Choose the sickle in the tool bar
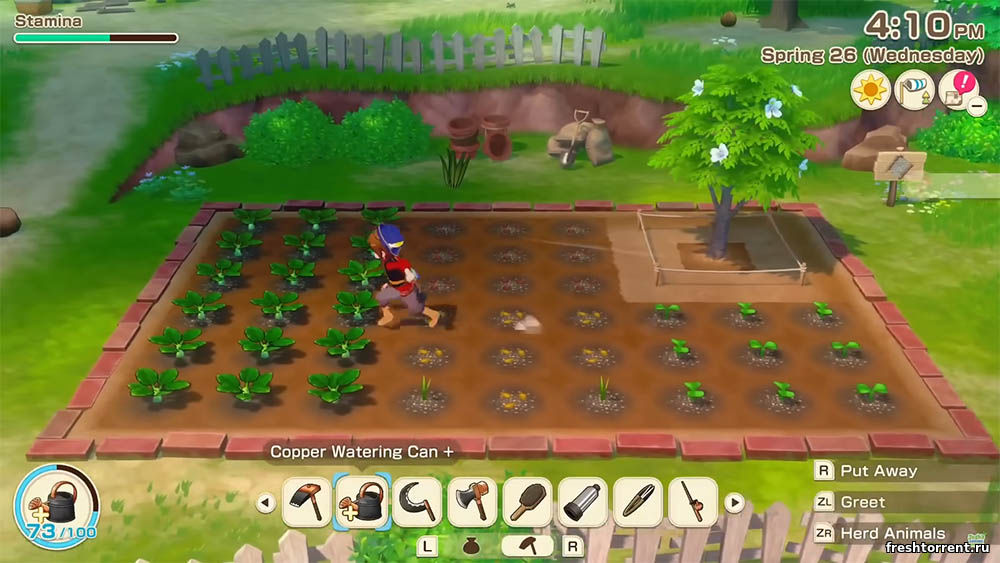Screen dimensions: 1000x563 (x=417, y=502)
